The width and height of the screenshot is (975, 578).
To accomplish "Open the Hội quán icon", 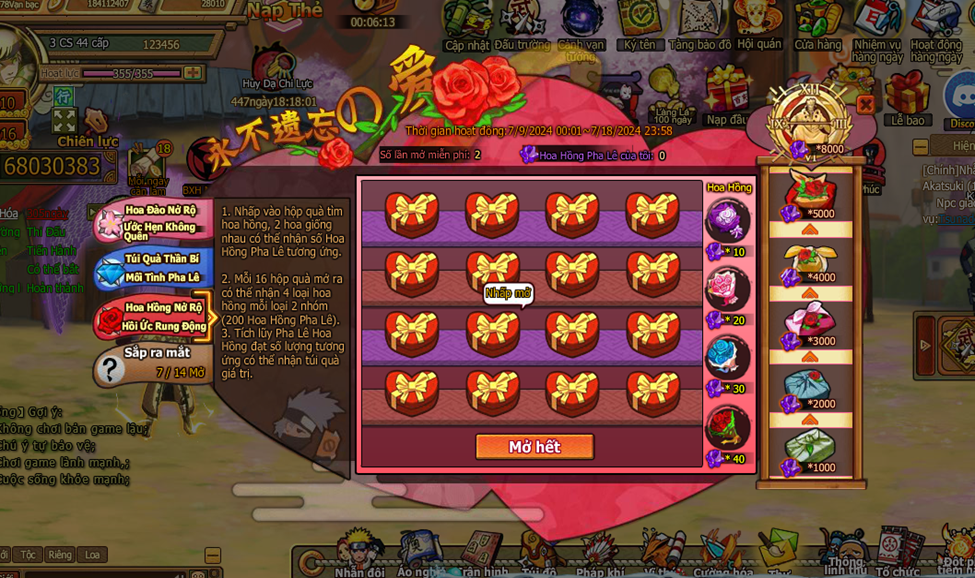I will [x=759, y=25].
